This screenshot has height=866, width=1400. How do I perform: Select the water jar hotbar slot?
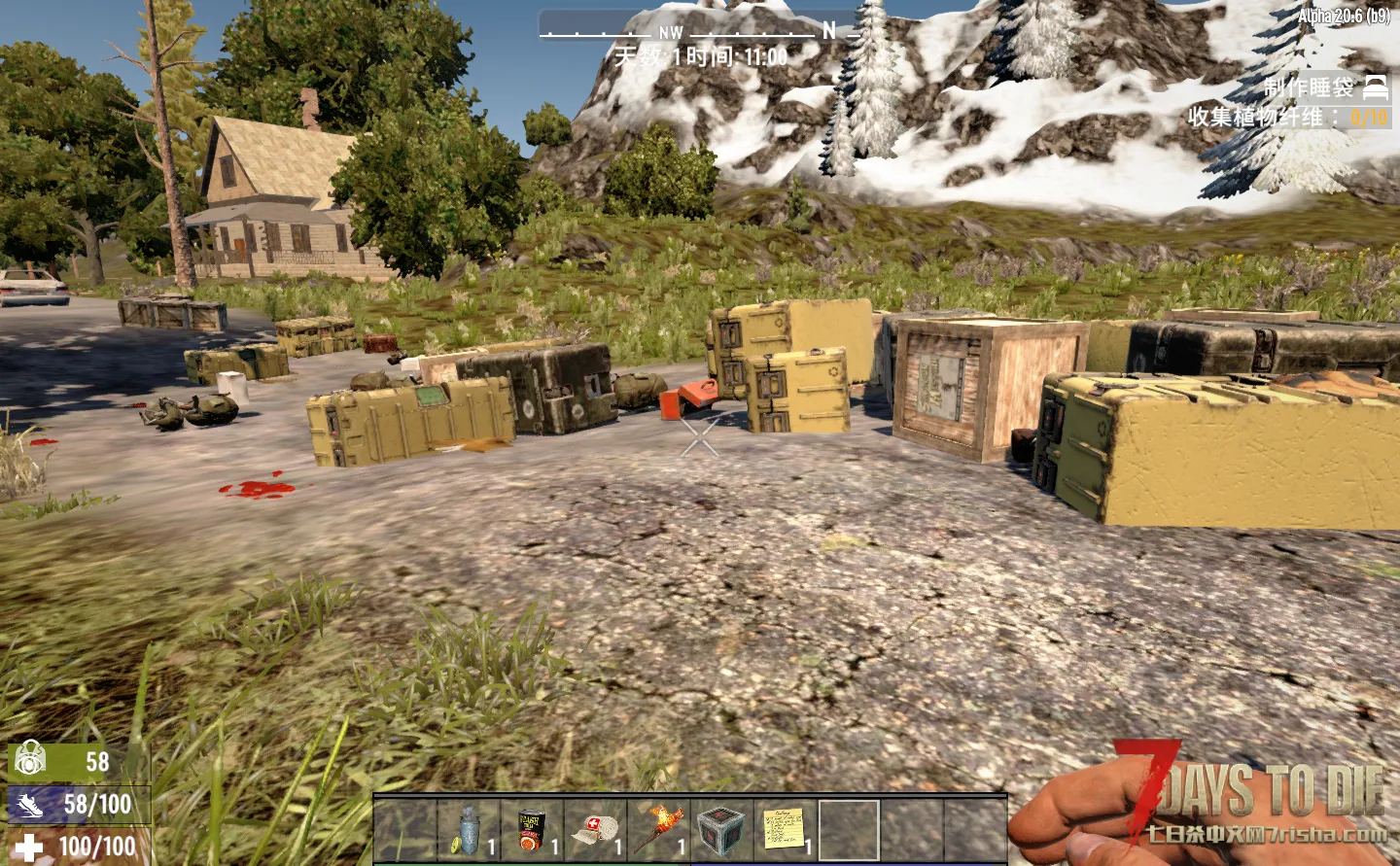point(469,830)
